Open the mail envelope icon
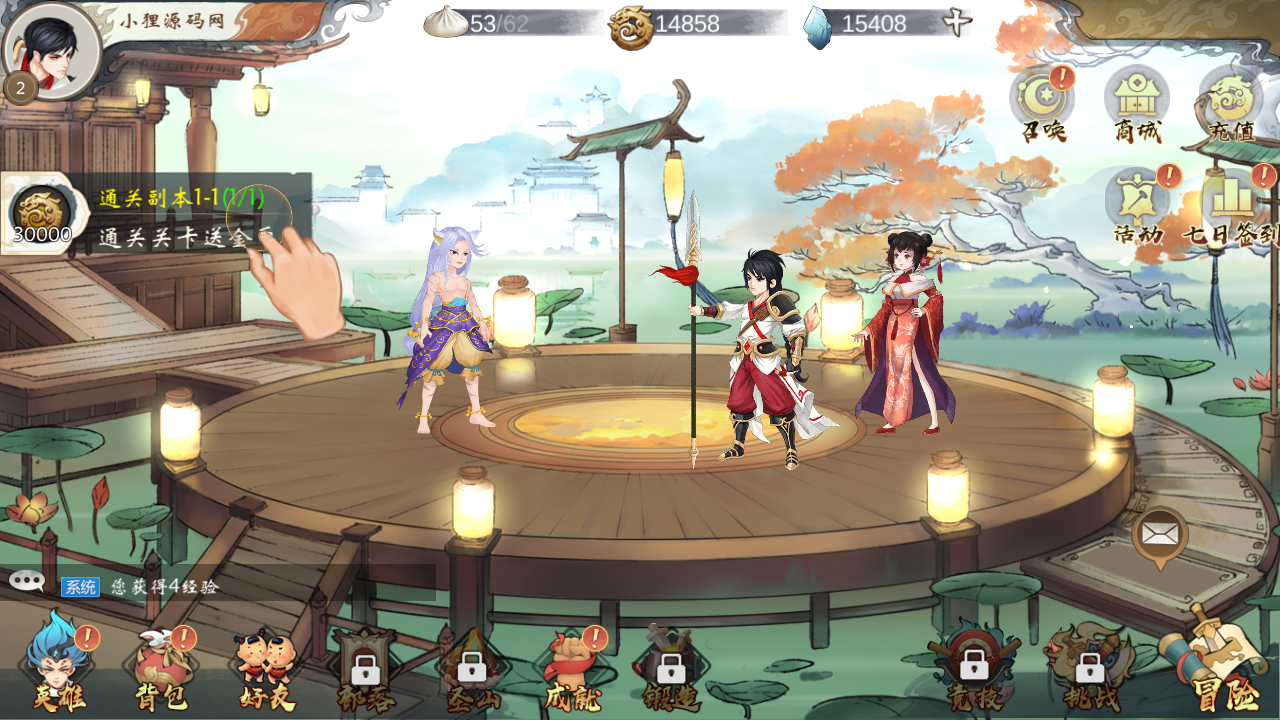This screenshot has width=1280, height=720. coord(1160,534)
